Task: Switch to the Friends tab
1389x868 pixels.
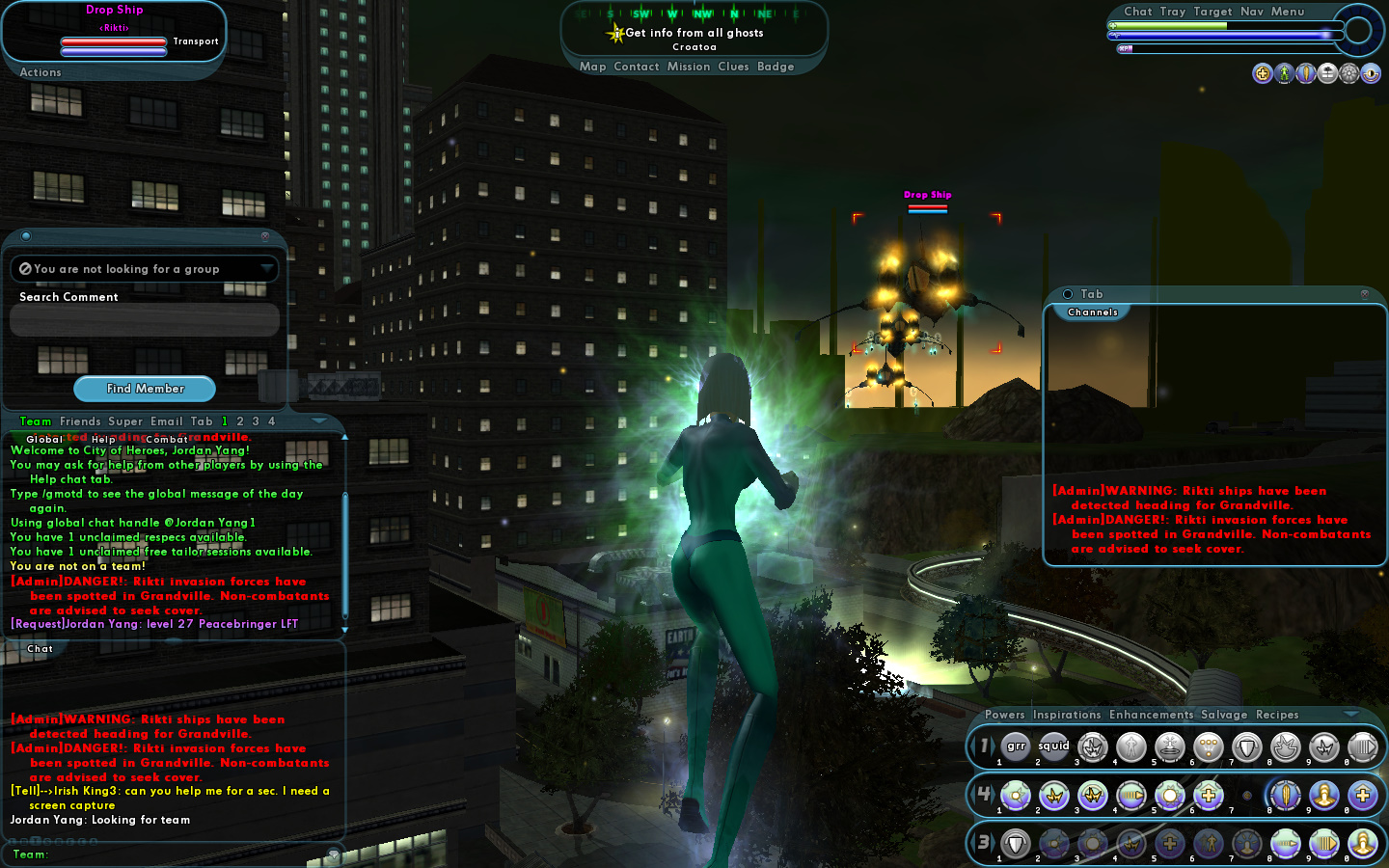Action: 80,421
